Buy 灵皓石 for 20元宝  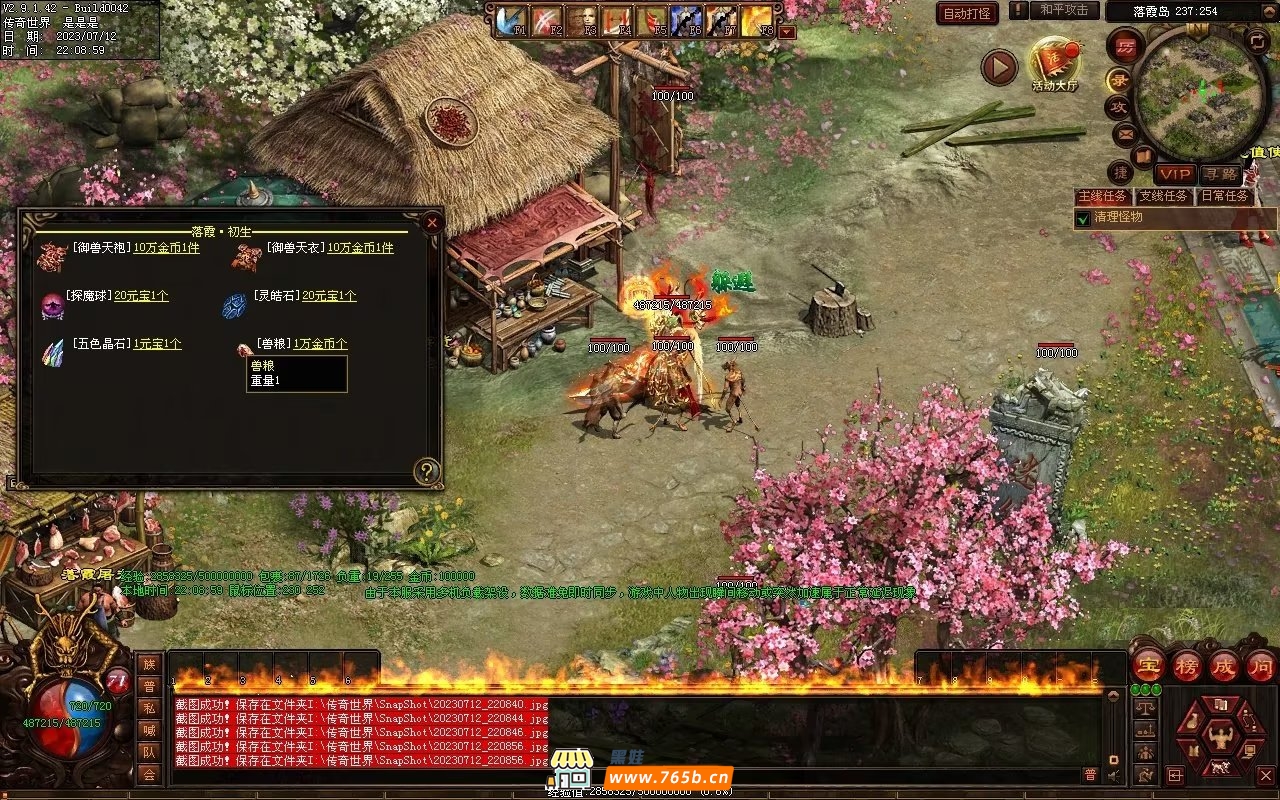click(x=329, y=296)
